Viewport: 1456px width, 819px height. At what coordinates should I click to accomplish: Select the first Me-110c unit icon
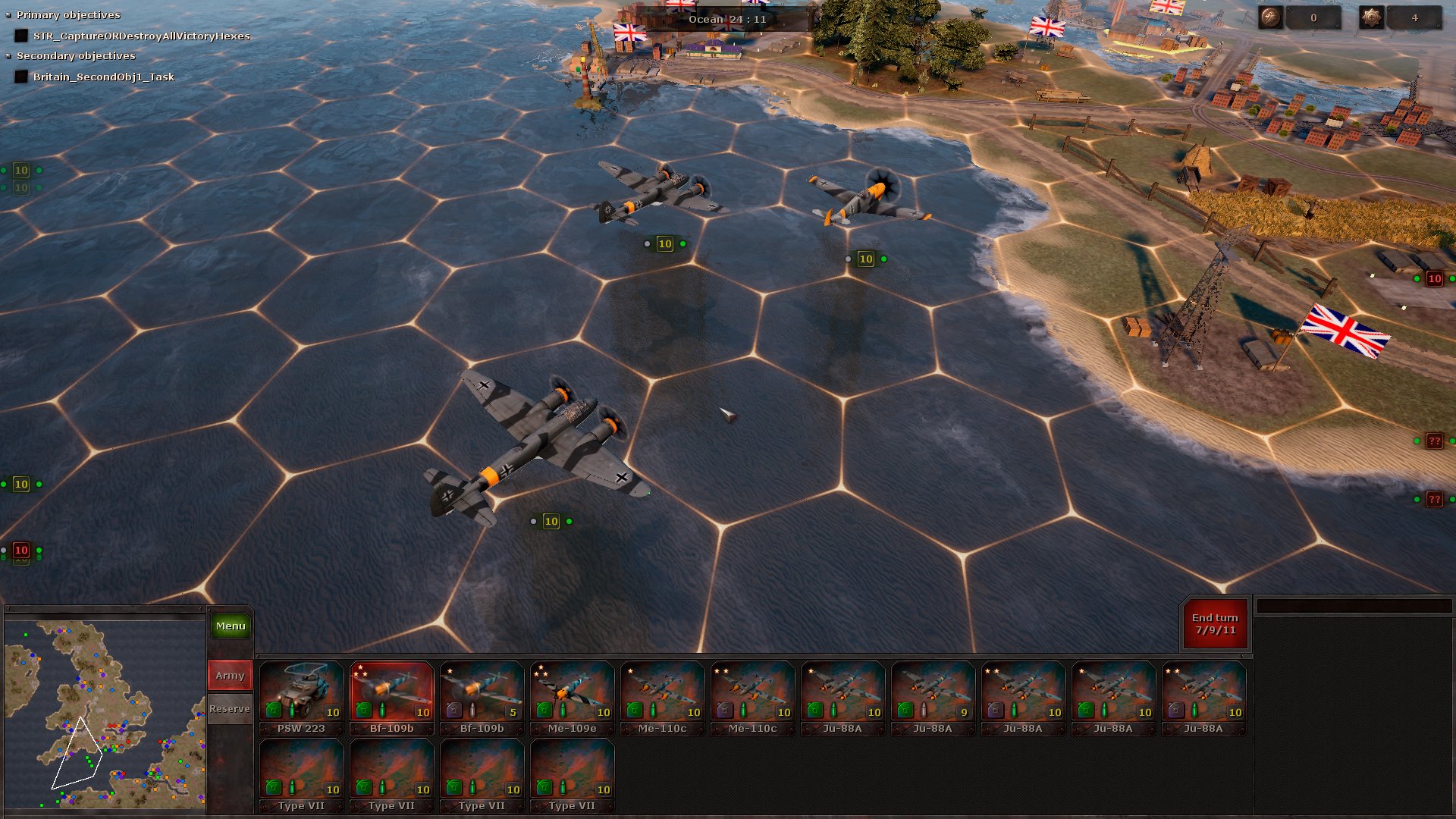pos(661,695)
